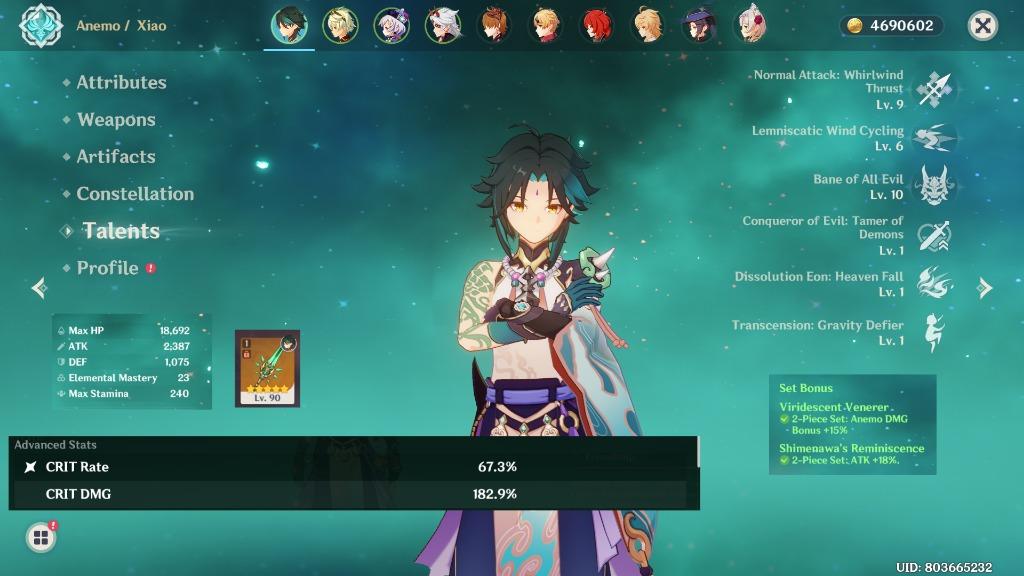Switch to the next character arrow
The width and height of the screenshot is (1024, 576).
pyautogui.click(x=985, y=288)
